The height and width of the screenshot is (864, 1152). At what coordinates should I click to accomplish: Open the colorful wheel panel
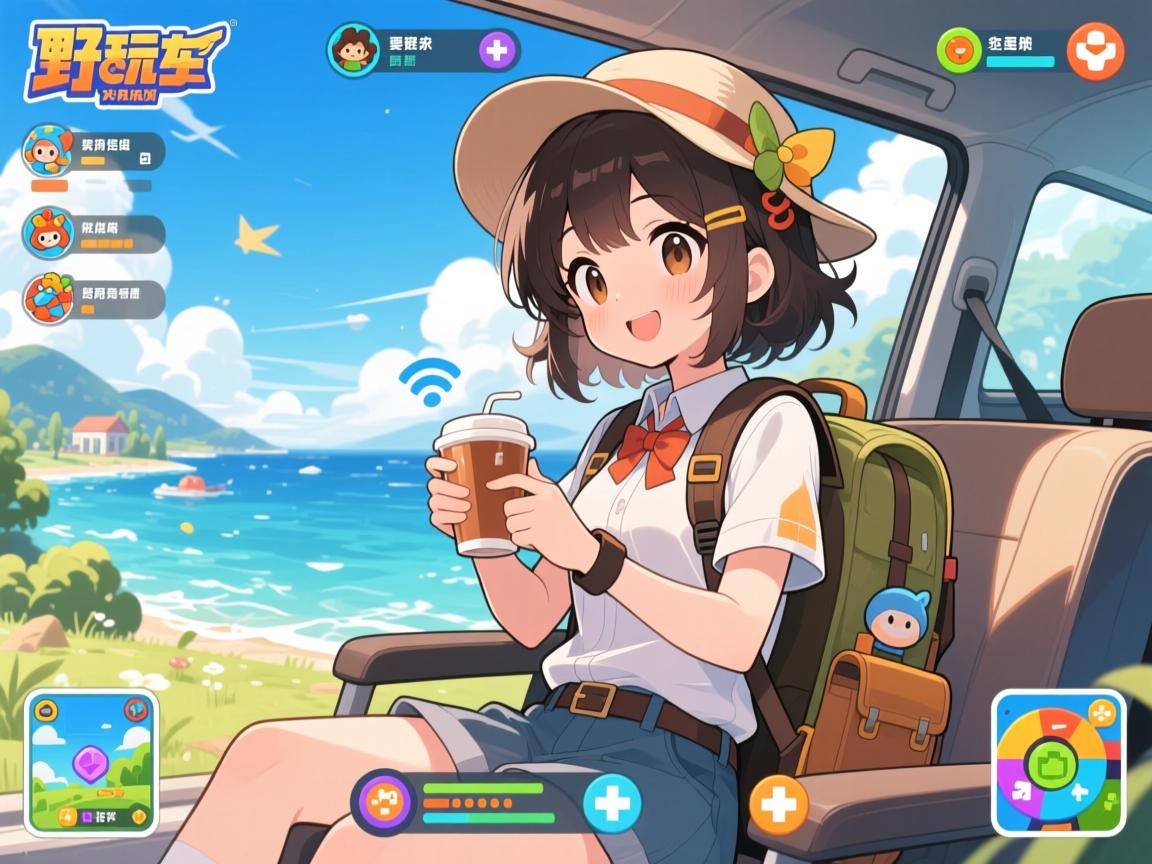point(1059,762)
